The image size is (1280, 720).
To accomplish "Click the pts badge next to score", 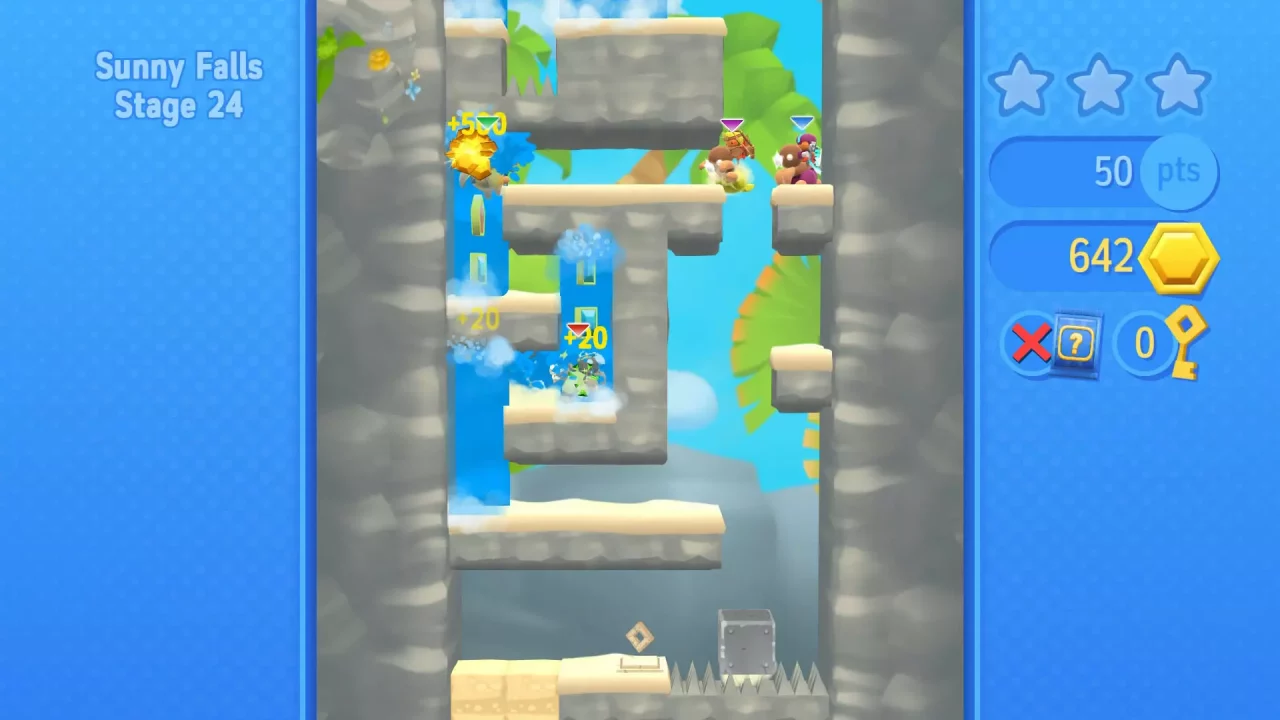I will 1179,171.
